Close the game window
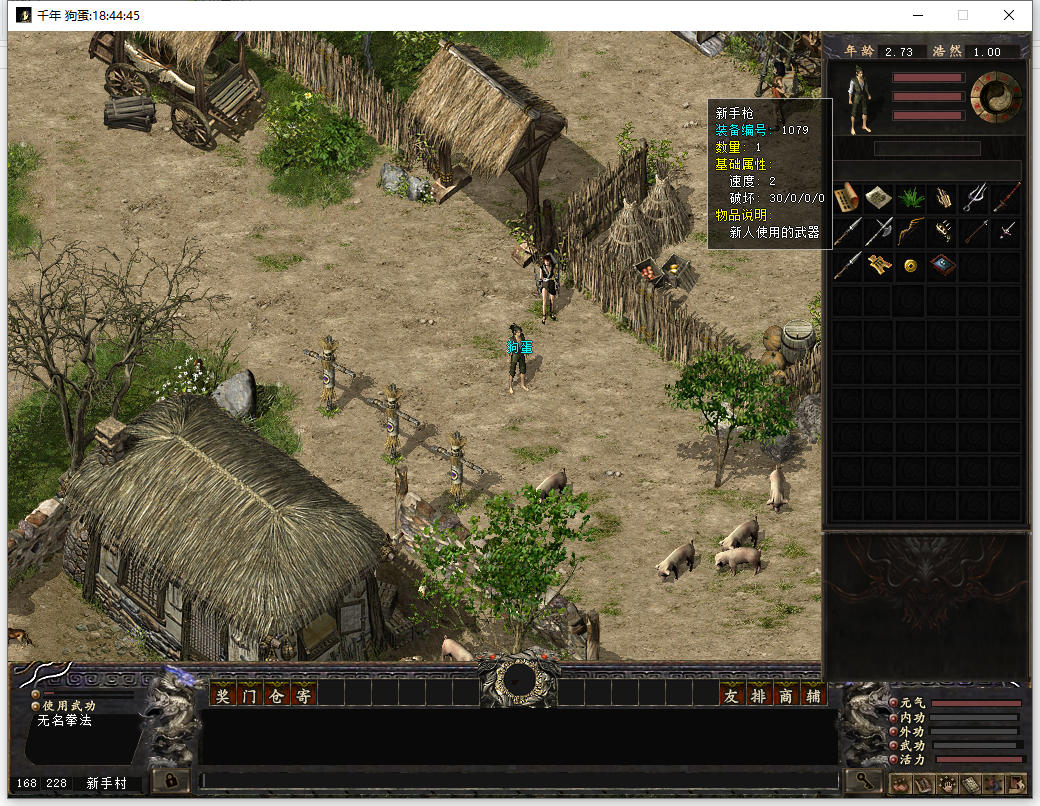Image resolution: width=1040 pixels, height=806 pixels. 1009,15
